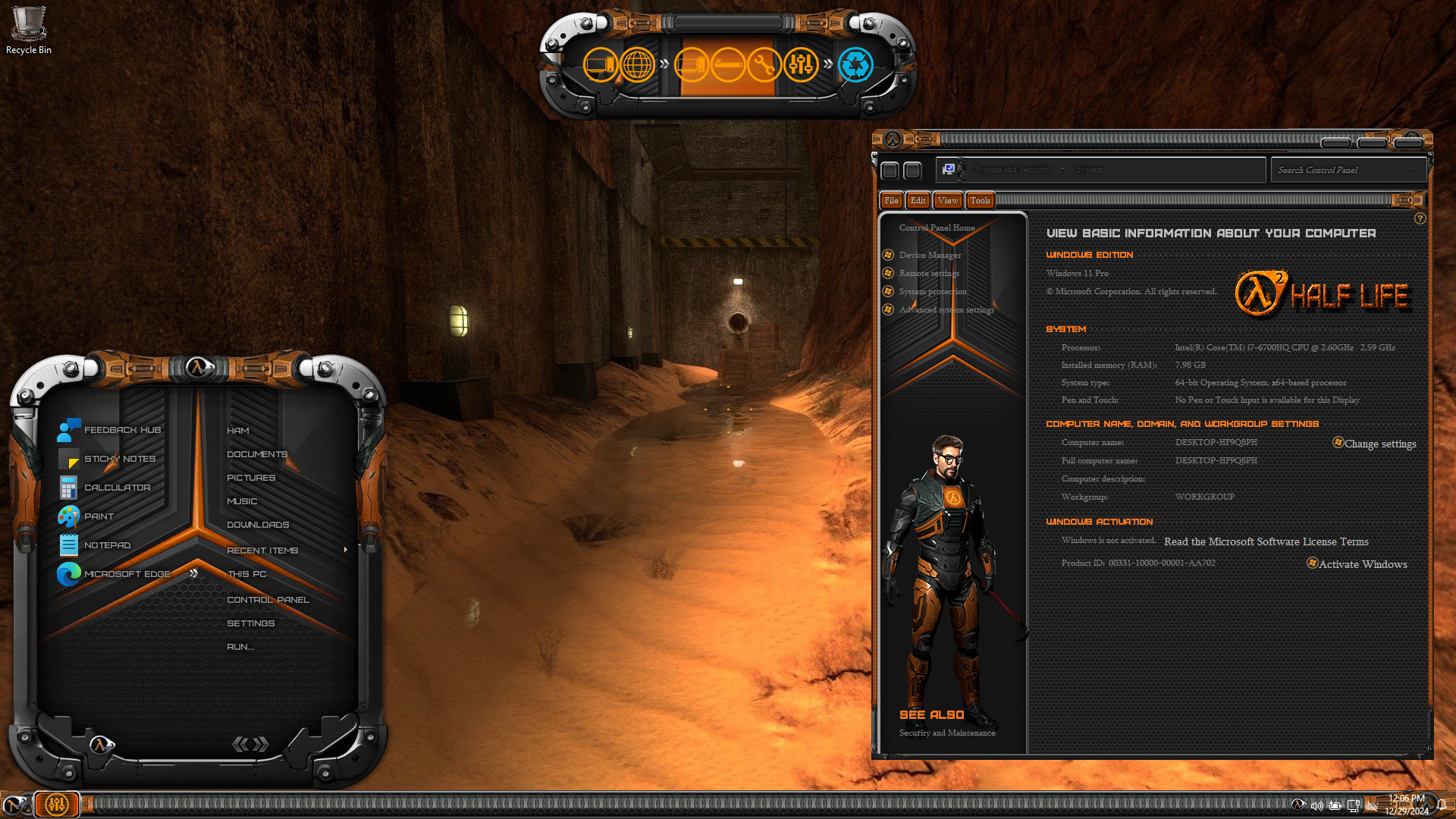Image resolution: width=1456 pixels, height=819 pixels.
Task: Open Notepad from the pinned list
Action: 107,545
